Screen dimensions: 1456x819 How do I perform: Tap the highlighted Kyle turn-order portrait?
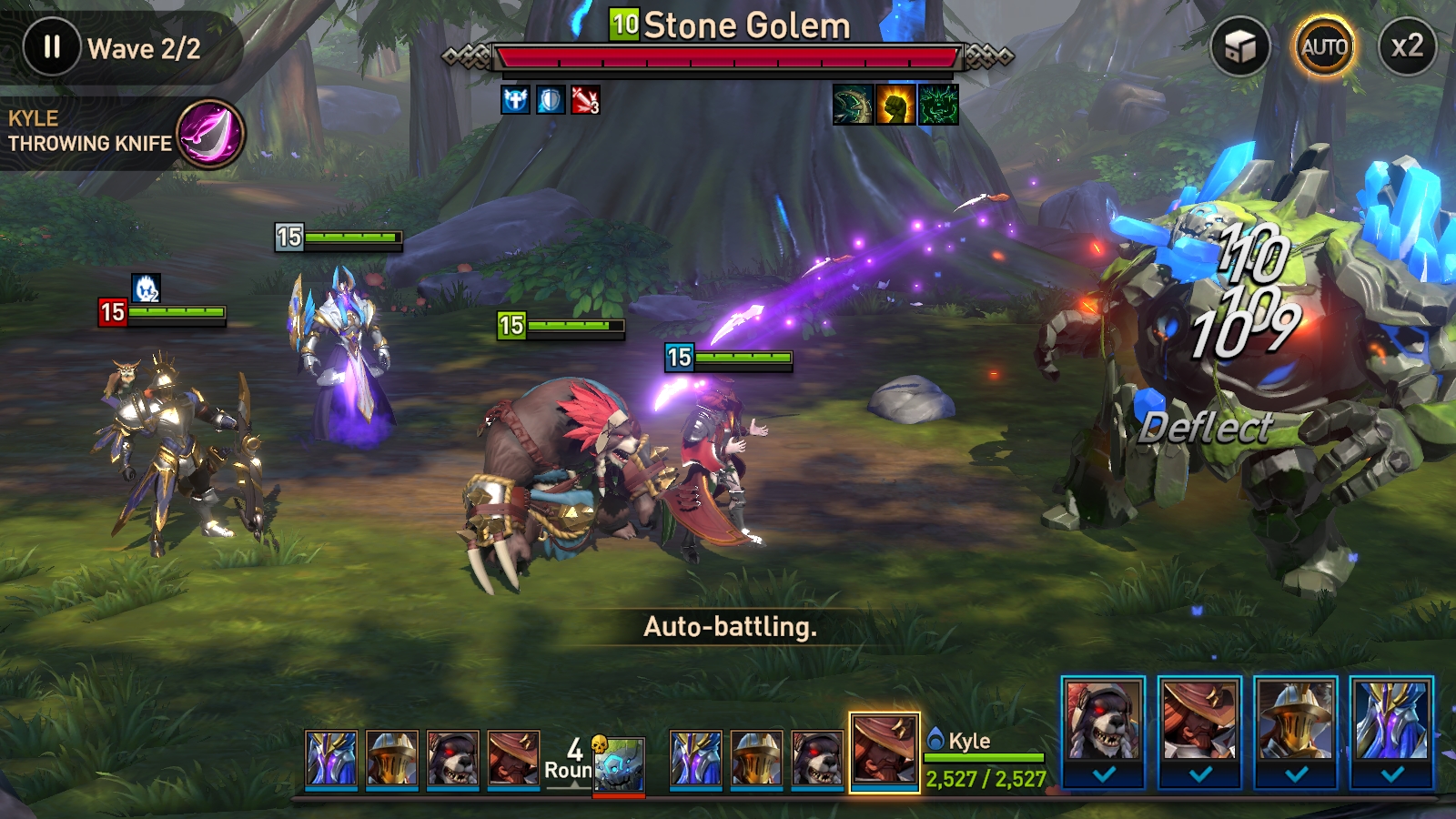pyautogui.click(x=884, y=752)
